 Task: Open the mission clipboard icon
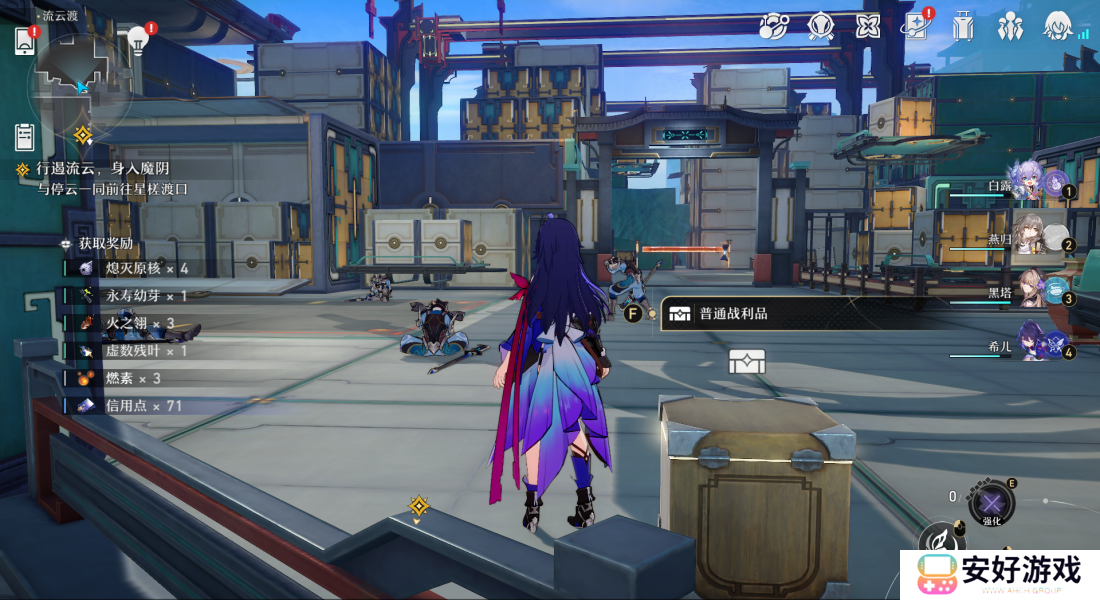click(x=25, y=137)
